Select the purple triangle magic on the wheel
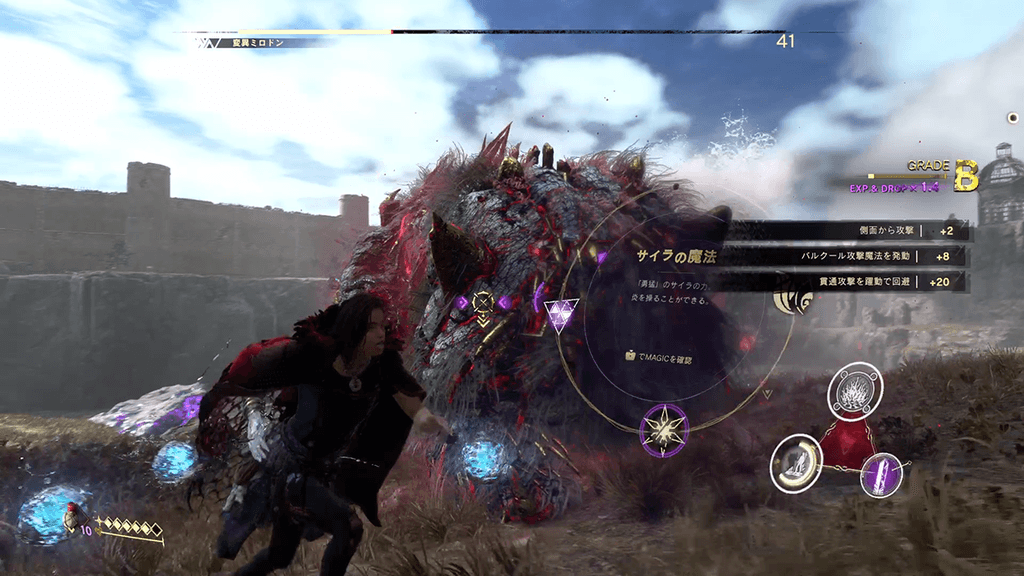This screenshot has width=1024, height=576. 560,315
